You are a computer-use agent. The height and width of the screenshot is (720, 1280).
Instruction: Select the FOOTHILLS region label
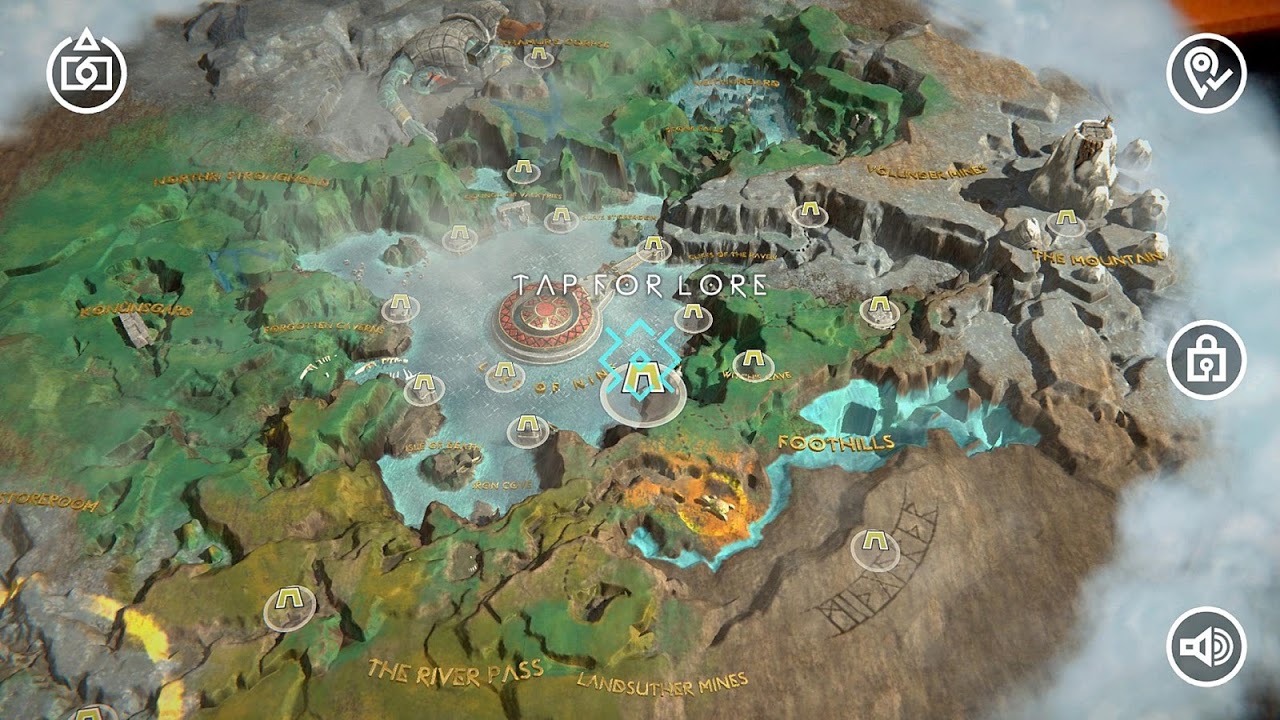(836, 440)
